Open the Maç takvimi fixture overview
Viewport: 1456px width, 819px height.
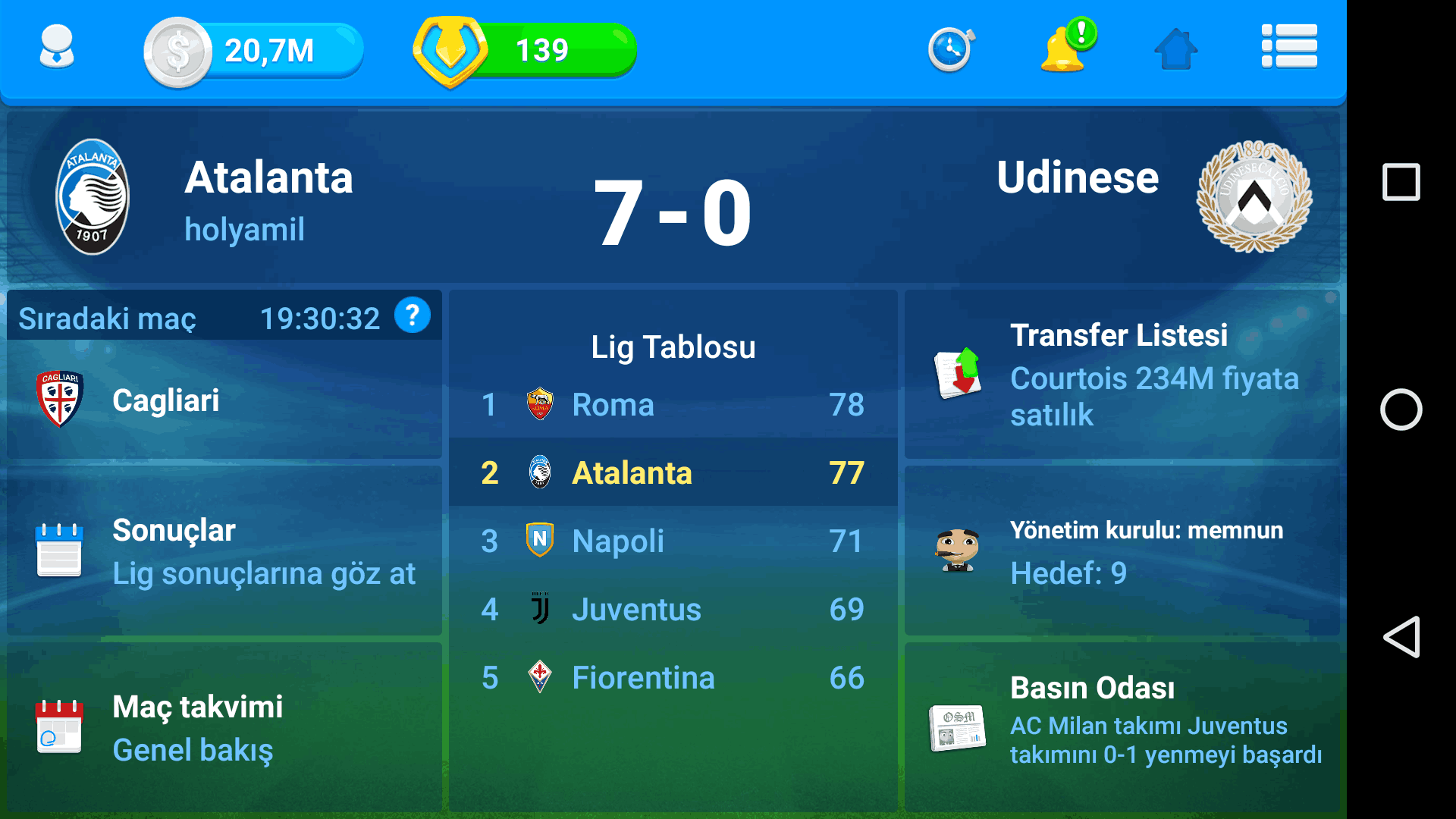[224, 728]
